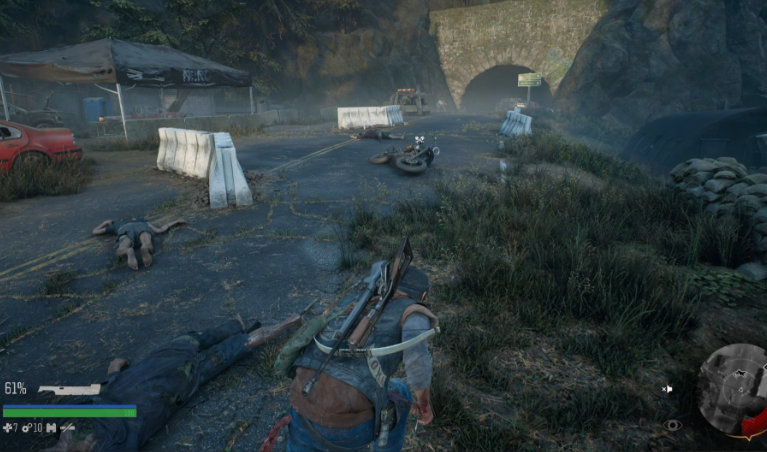767x452 pixels.
Task: Click the muted speaker noise indicator
Action: tap(668, 389)
